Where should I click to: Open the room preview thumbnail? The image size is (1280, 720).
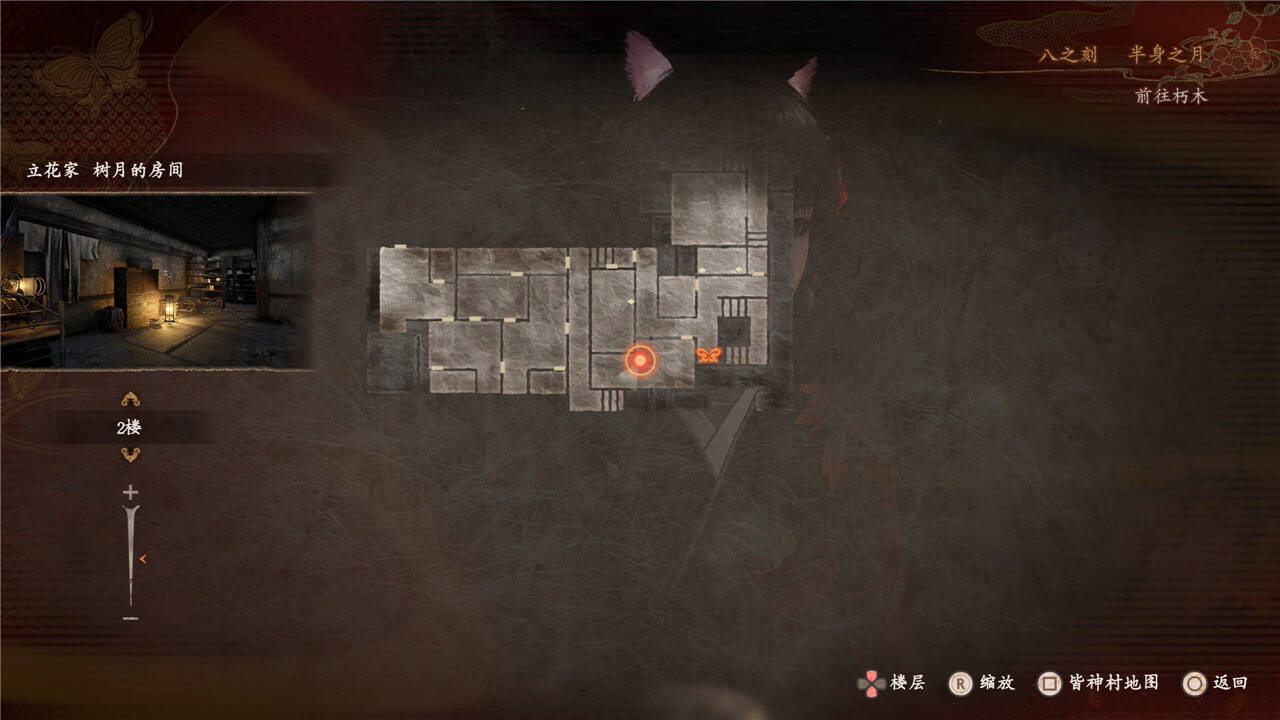(156, 282)
